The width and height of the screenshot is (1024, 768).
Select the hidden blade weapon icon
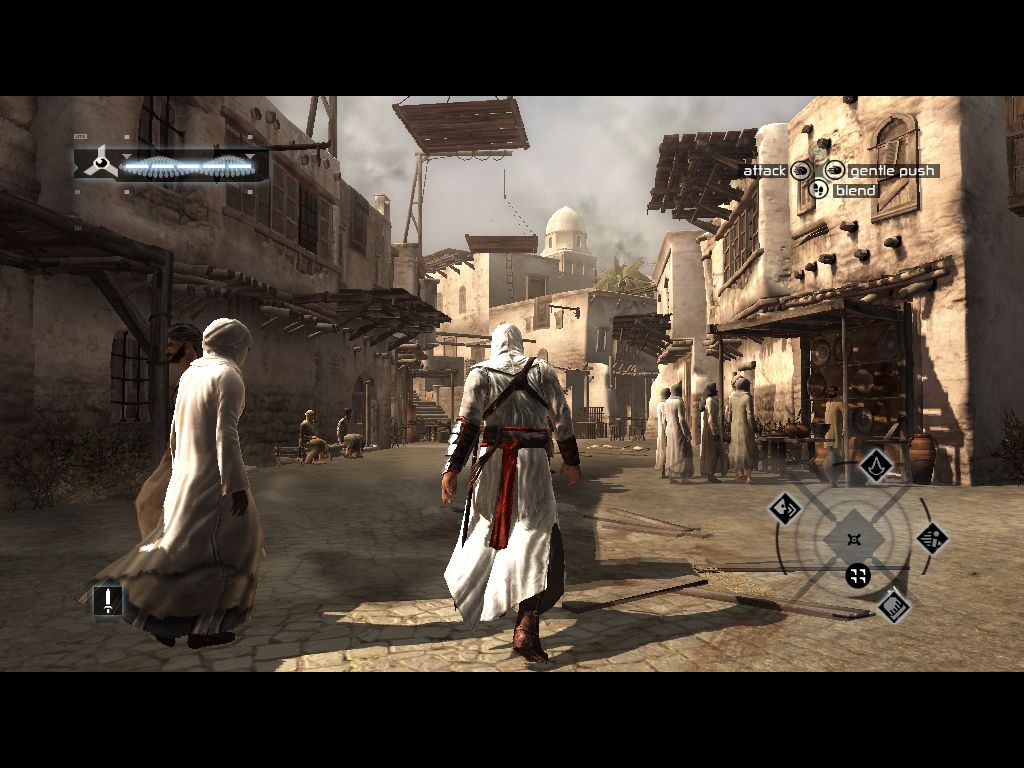[x=876, y=464]
